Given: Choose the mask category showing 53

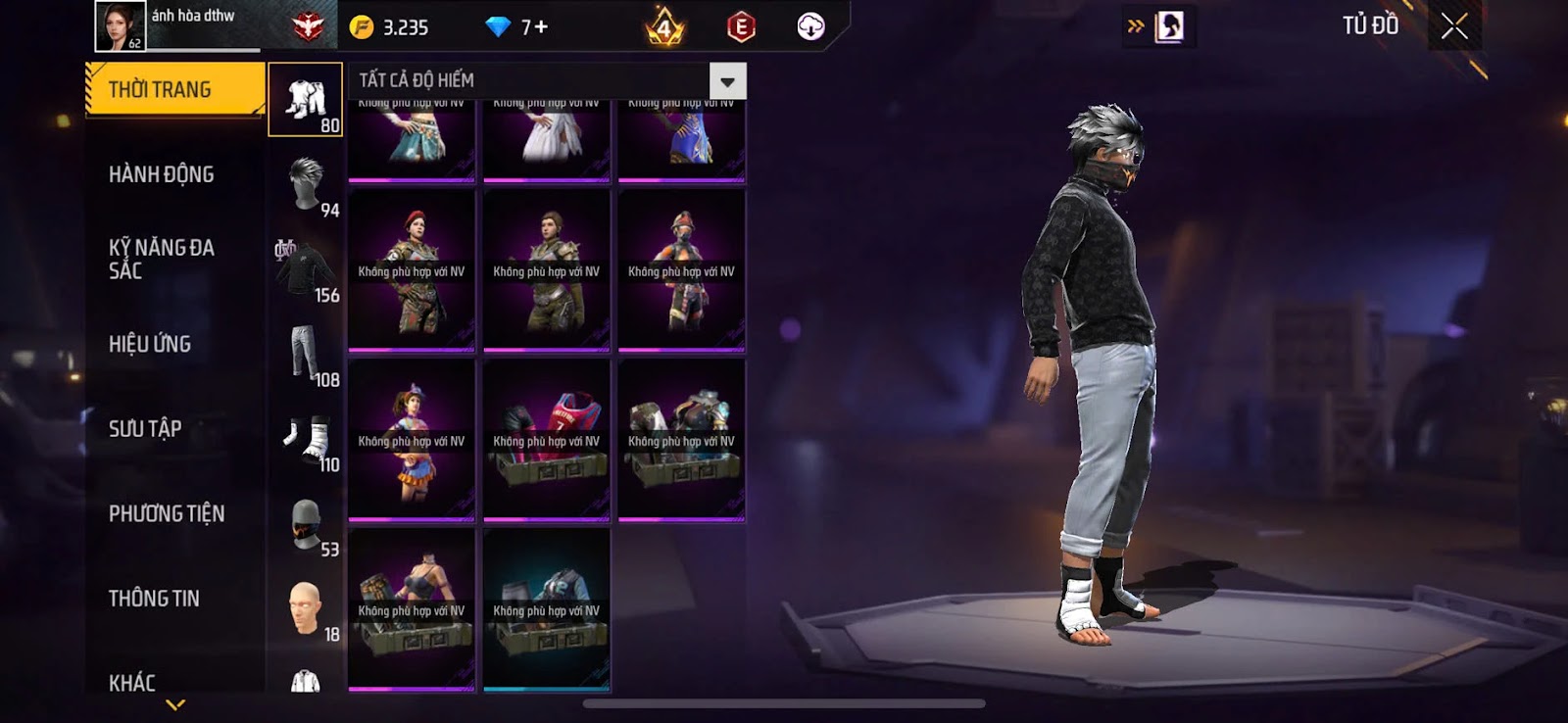Looking at the screenshot, I should (x=306, y=525).
